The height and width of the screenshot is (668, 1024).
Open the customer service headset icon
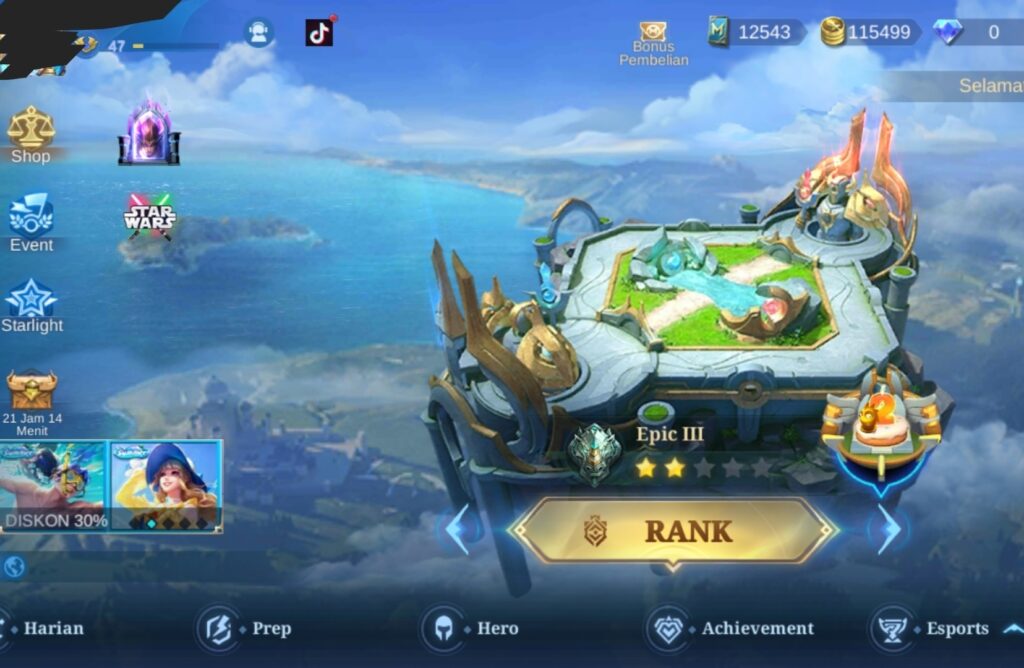pyautogui.click(x=259, y=33)
